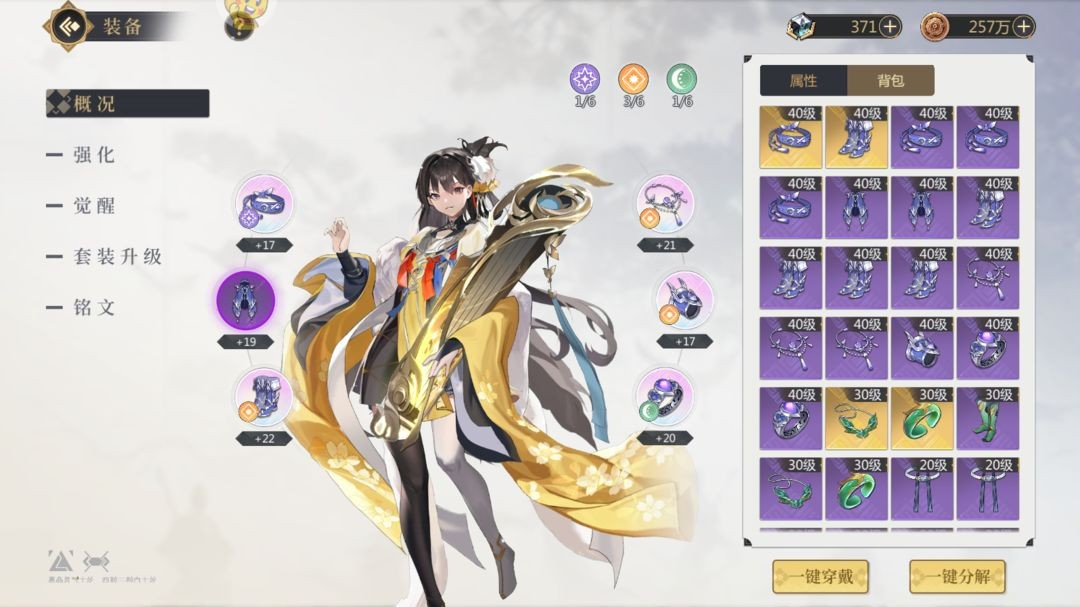Add more gems with the plus button beside 371
The height and width of the screenshot is (607, 1080).
(889, 27)
